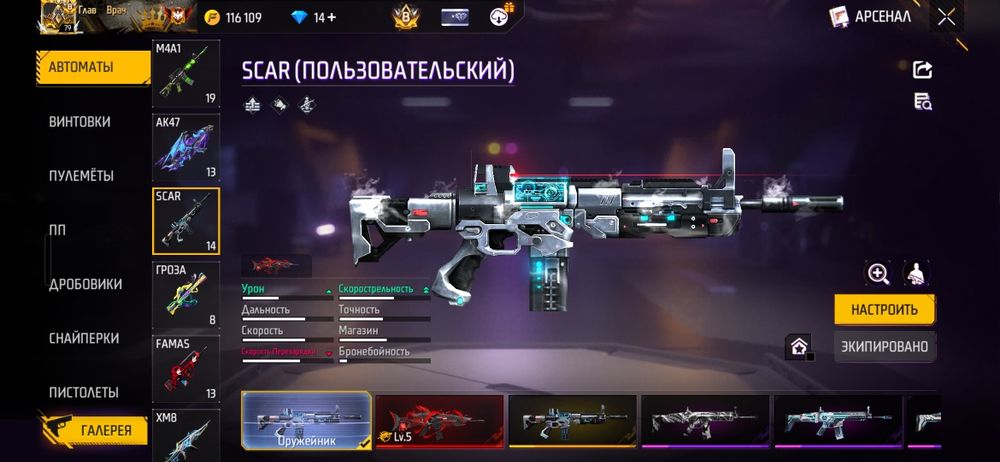Screen dimensions: 1000x462
Task: Add diamonds with the plus button
Action: click(x=332, y=18)
